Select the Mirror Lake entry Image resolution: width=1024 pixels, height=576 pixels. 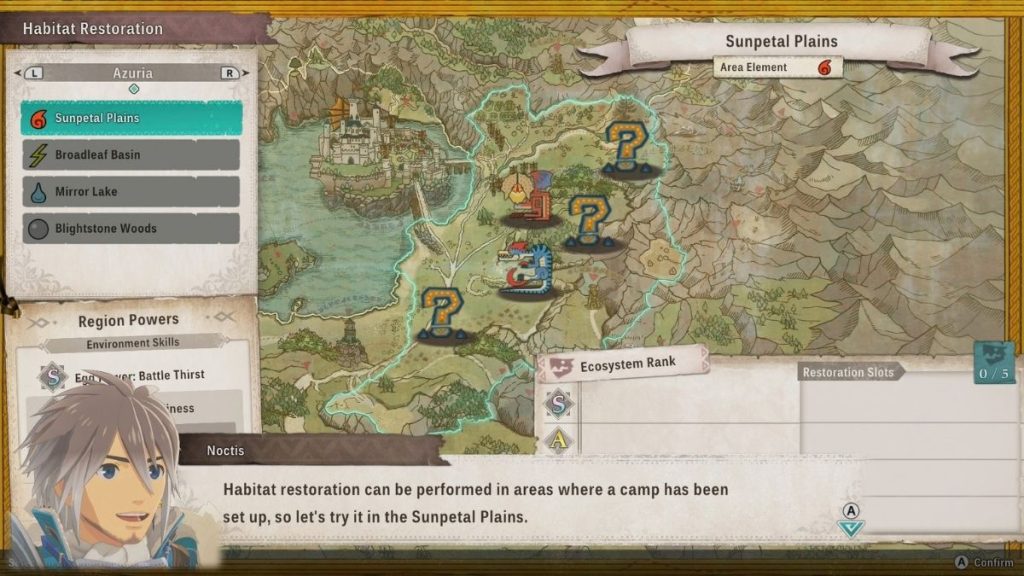point(131,192)
